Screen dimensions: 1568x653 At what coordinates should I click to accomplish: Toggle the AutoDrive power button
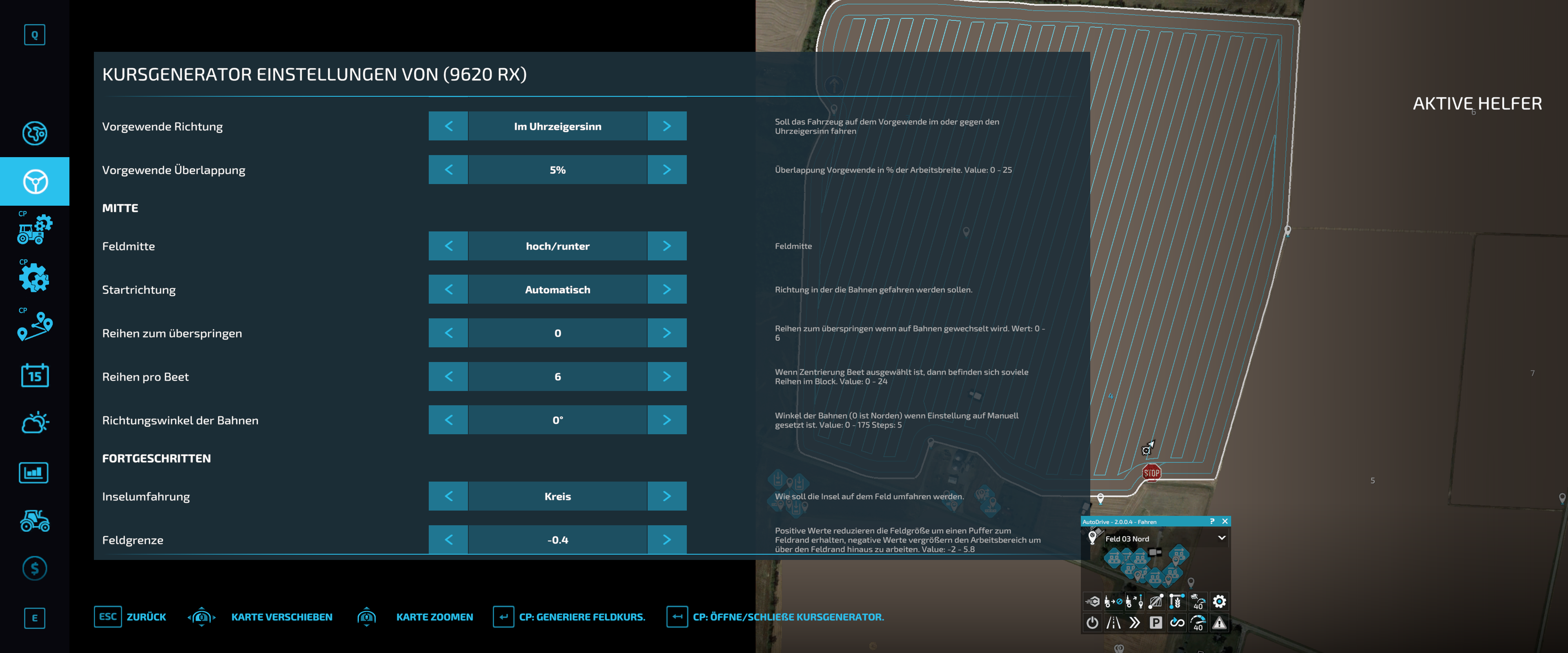click(1092, 622)
